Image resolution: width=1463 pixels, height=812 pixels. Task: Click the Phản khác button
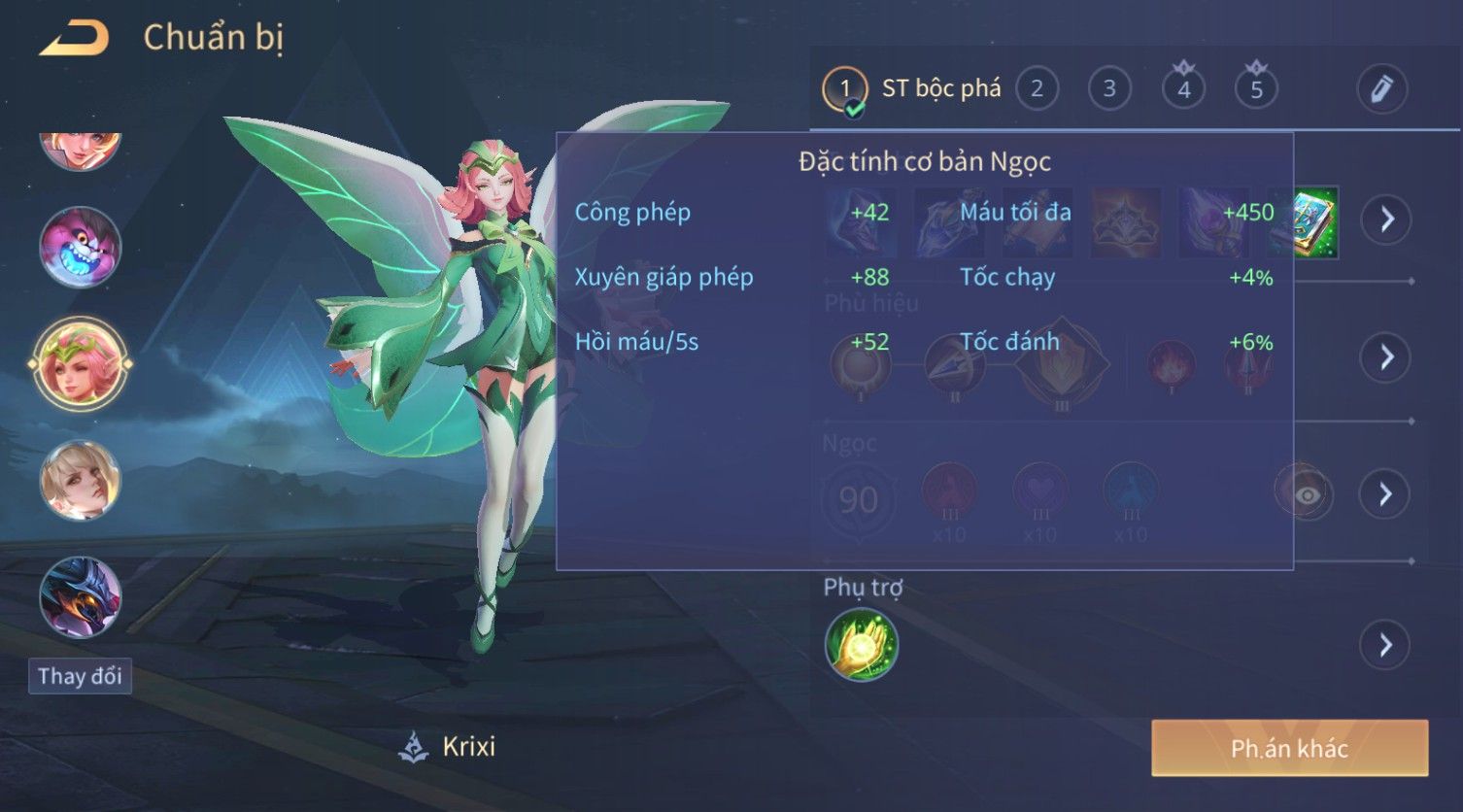1289,748
